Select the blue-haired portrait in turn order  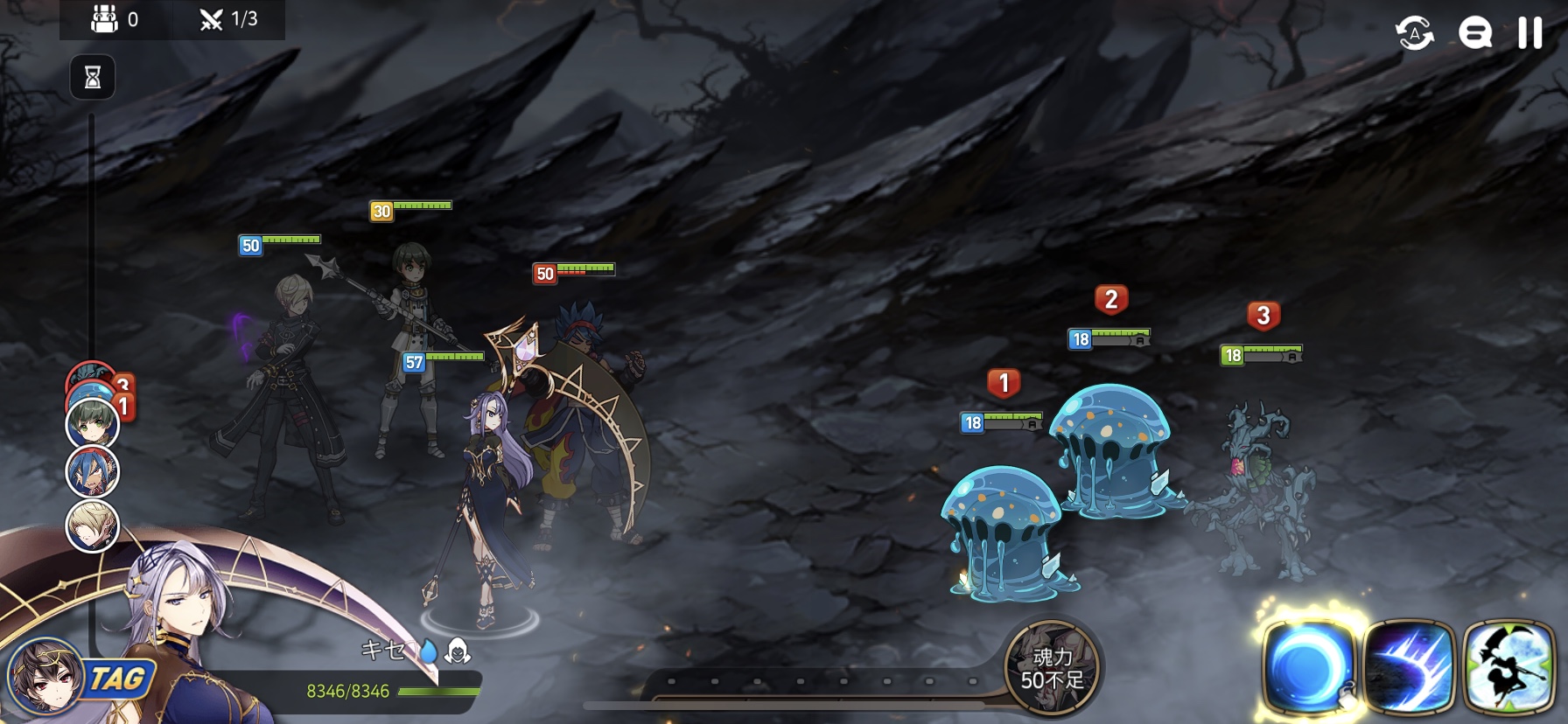click(93, 471)
